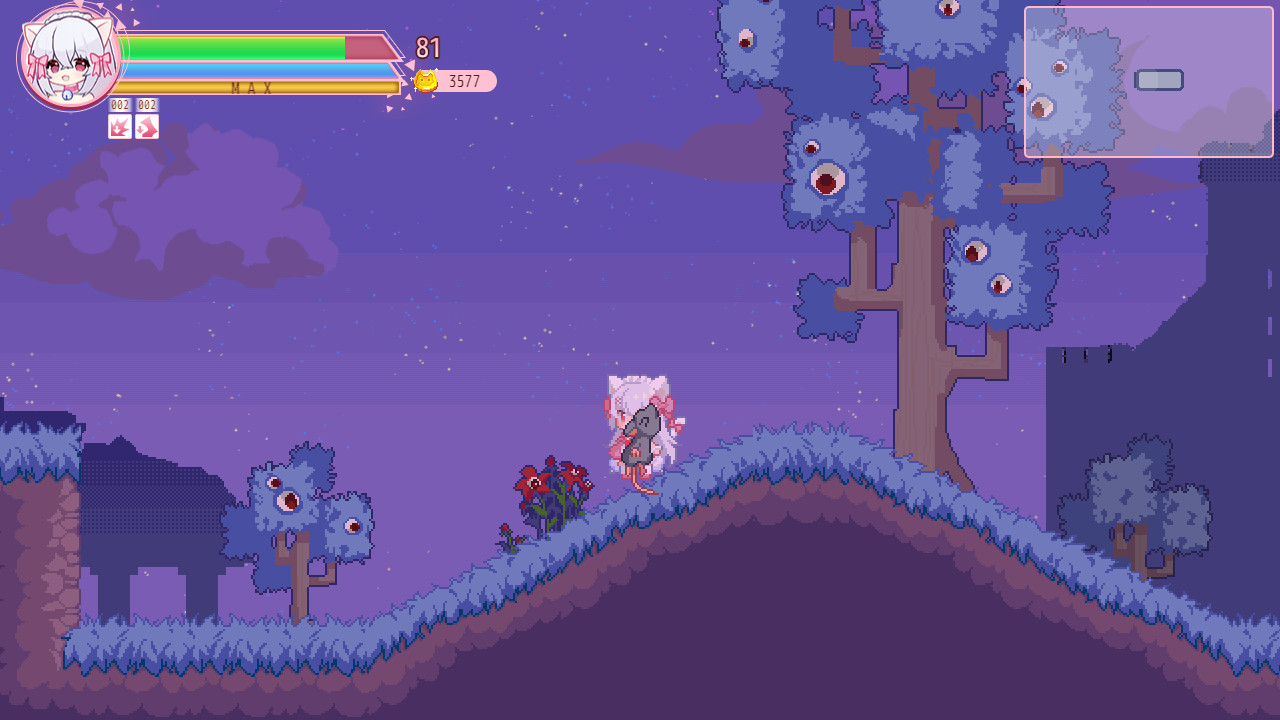Click the 002 counter above the dash skill

pos(147,104)
